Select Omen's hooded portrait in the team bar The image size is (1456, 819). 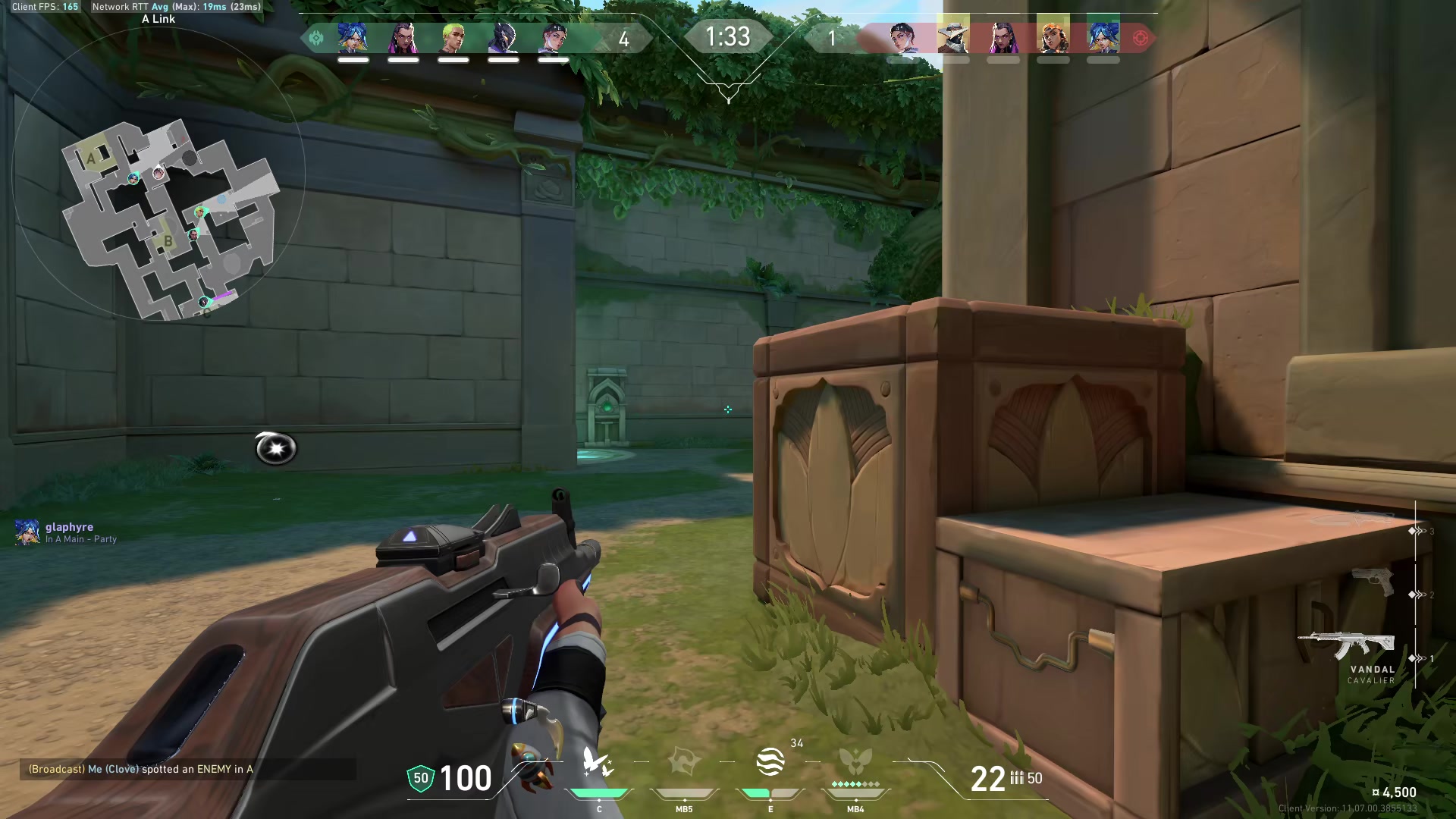click(504, 38)
